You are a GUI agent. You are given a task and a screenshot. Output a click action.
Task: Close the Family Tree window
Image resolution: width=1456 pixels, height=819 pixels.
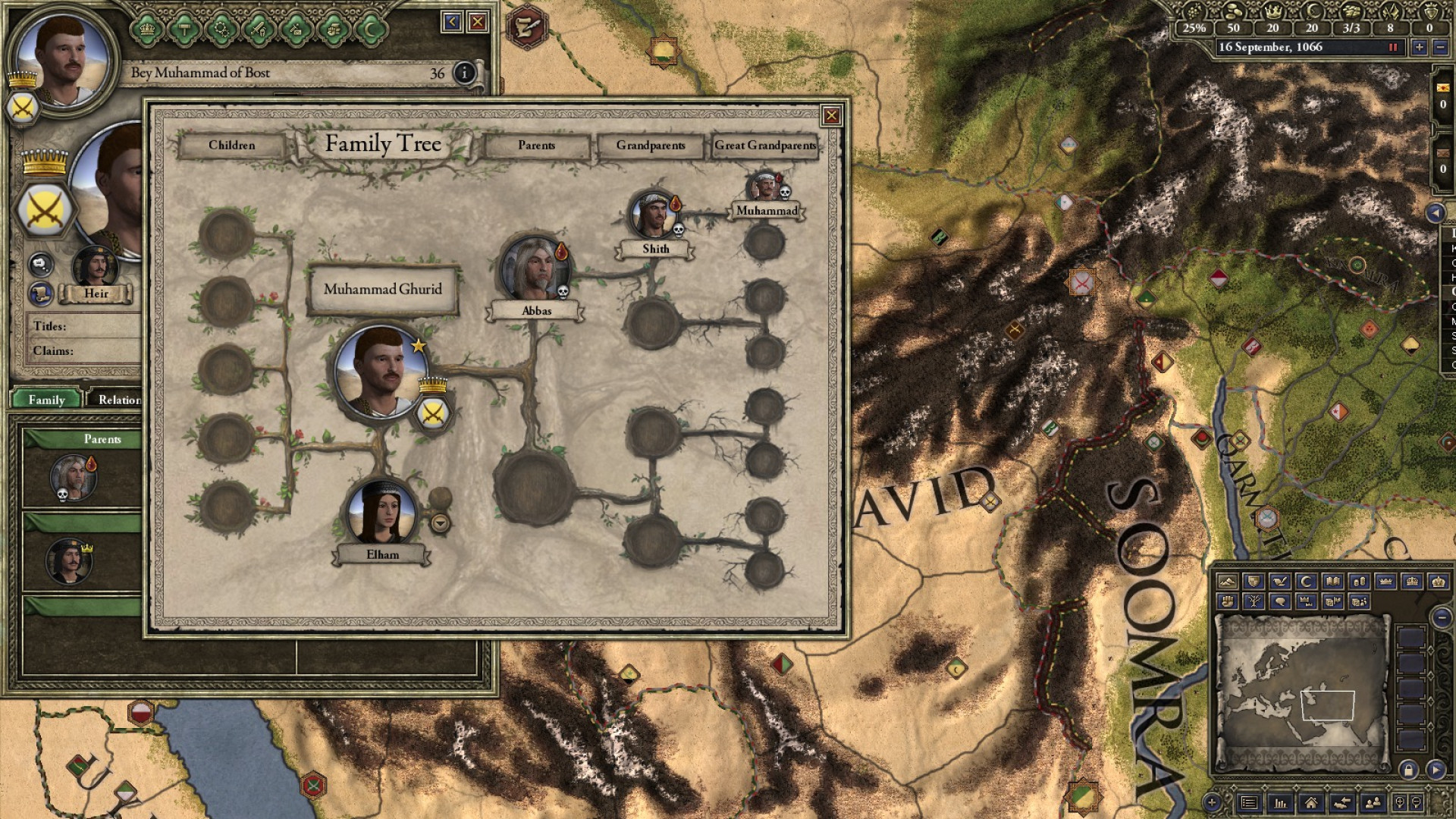tap(831, 115)
